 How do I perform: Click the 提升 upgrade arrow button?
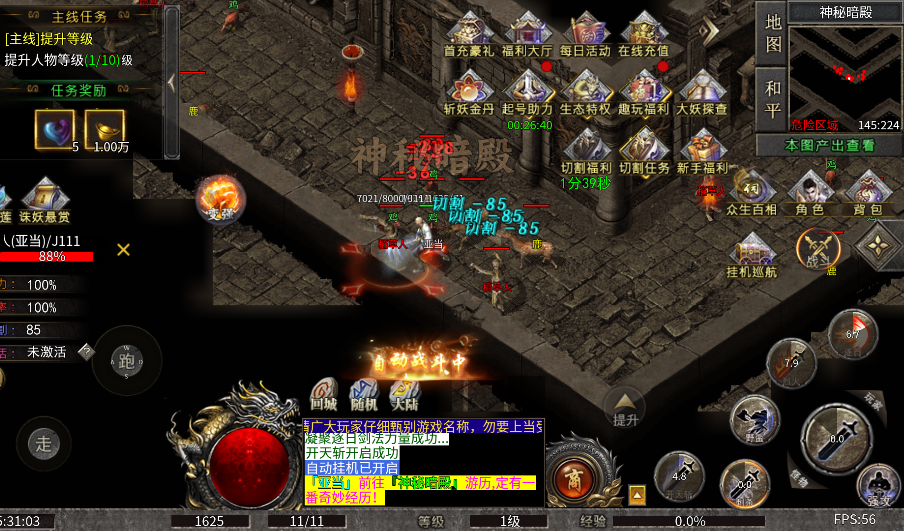(625, 407)
